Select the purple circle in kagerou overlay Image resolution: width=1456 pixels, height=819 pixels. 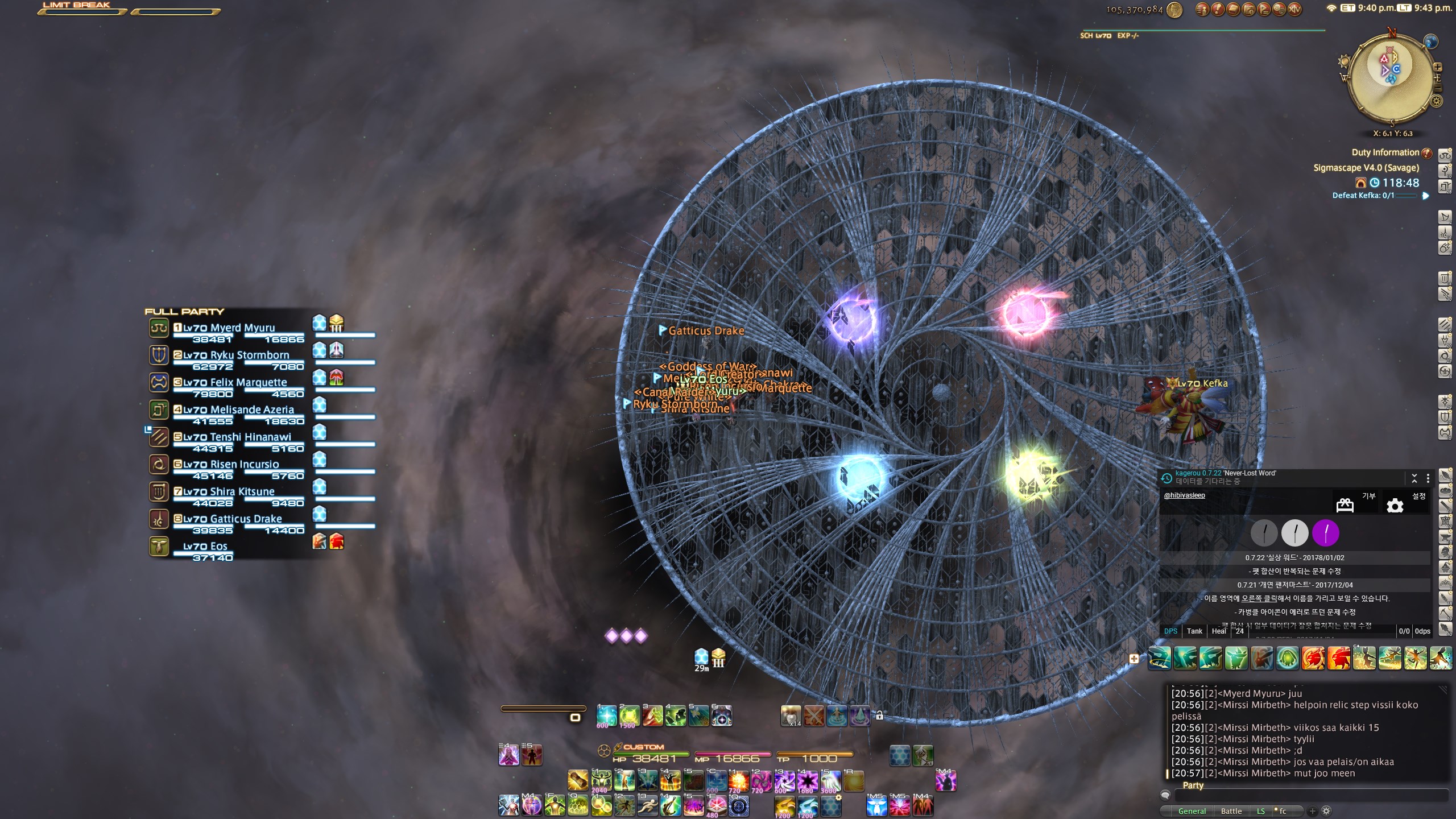tap(1325, 533)
